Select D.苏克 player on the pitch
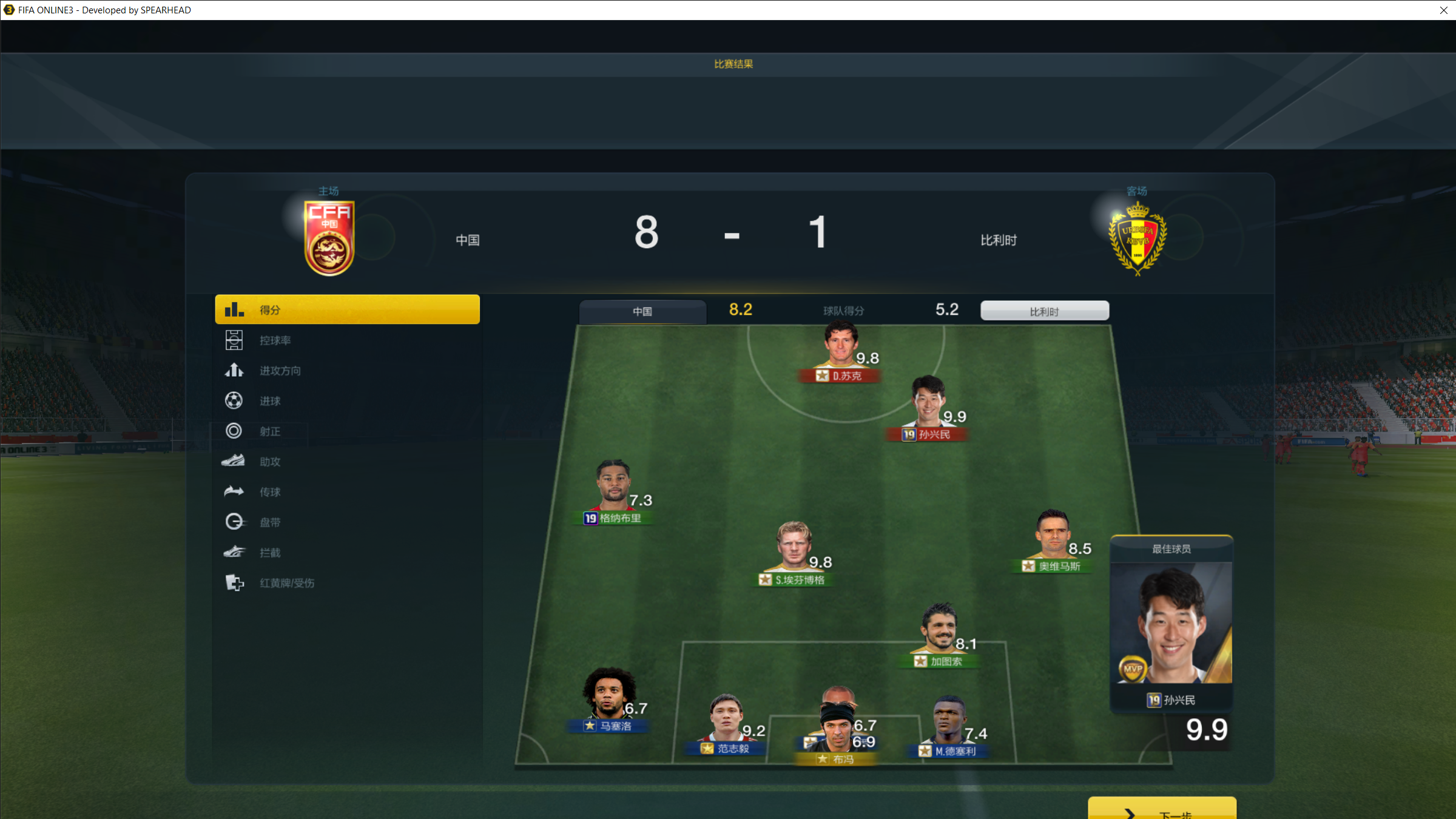 coord(840,352)
